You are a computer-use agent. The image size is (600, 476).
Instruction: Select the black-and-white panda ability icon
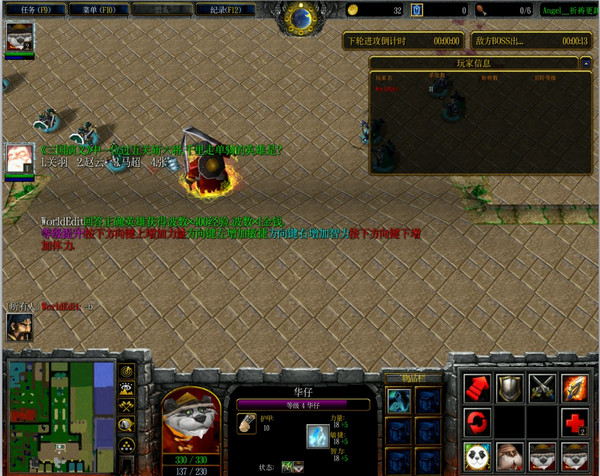(x=476, y=455)
